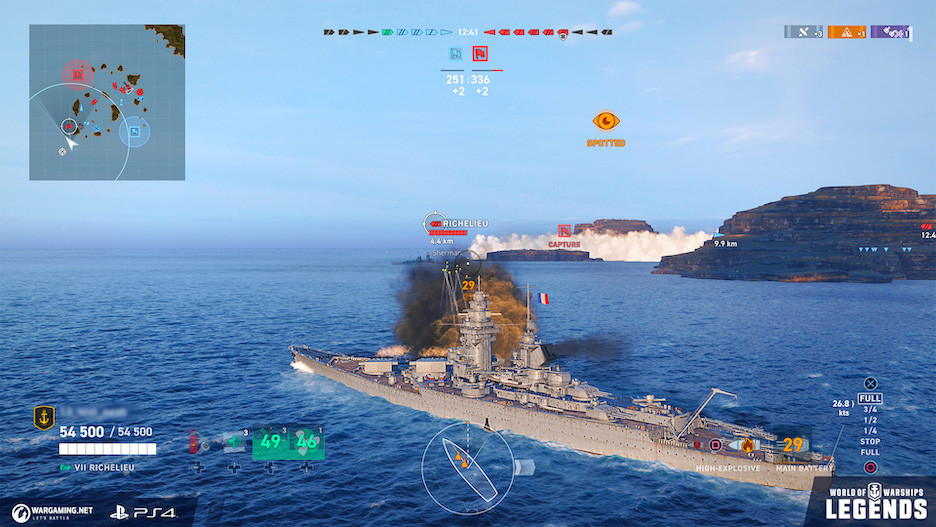Click the orange Spotted eye indicator
This screenshot has height=527, width=936.
[x=606, y=121]
